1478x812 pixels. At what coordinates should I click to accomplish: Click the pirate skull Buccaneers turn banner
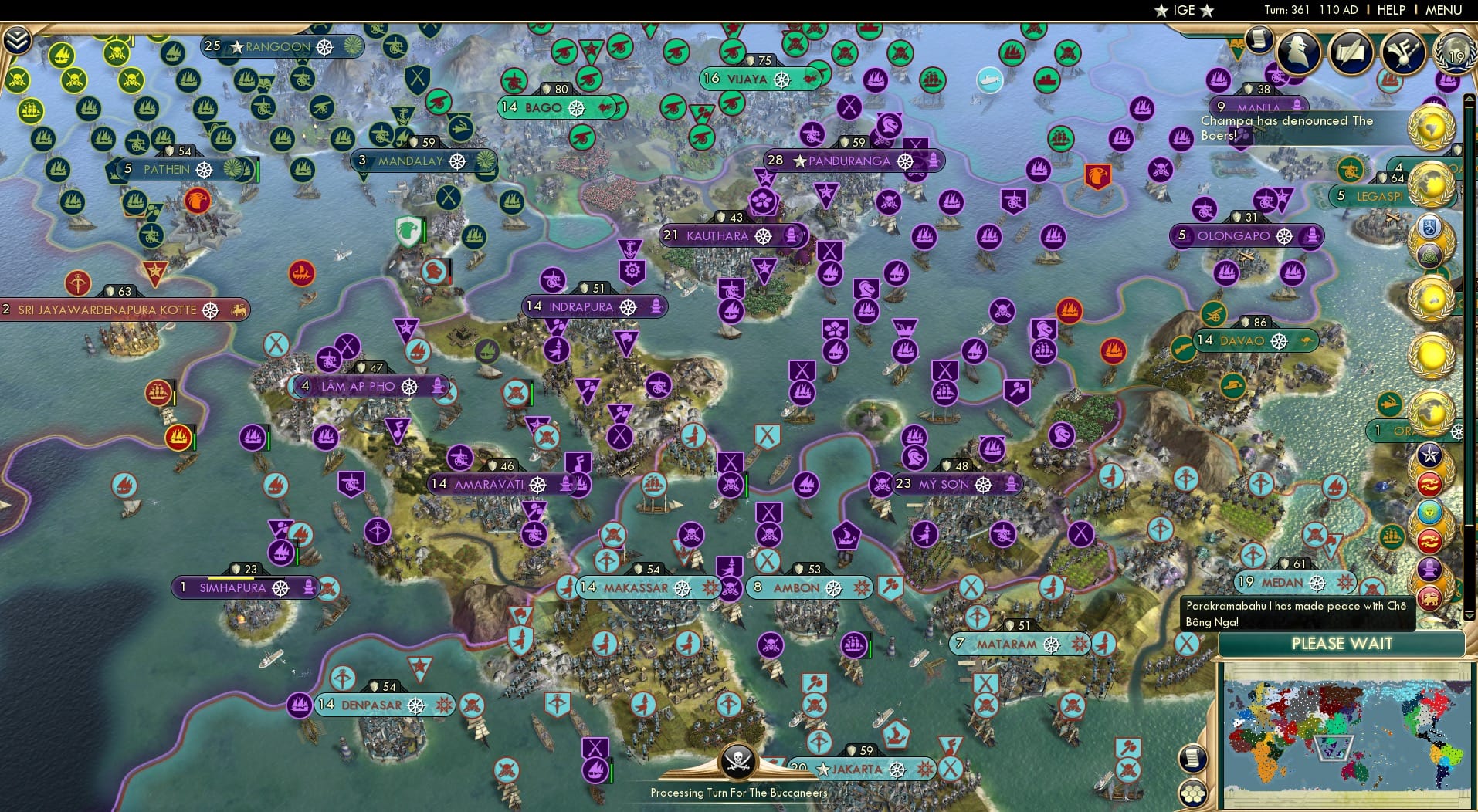point(738,764)
